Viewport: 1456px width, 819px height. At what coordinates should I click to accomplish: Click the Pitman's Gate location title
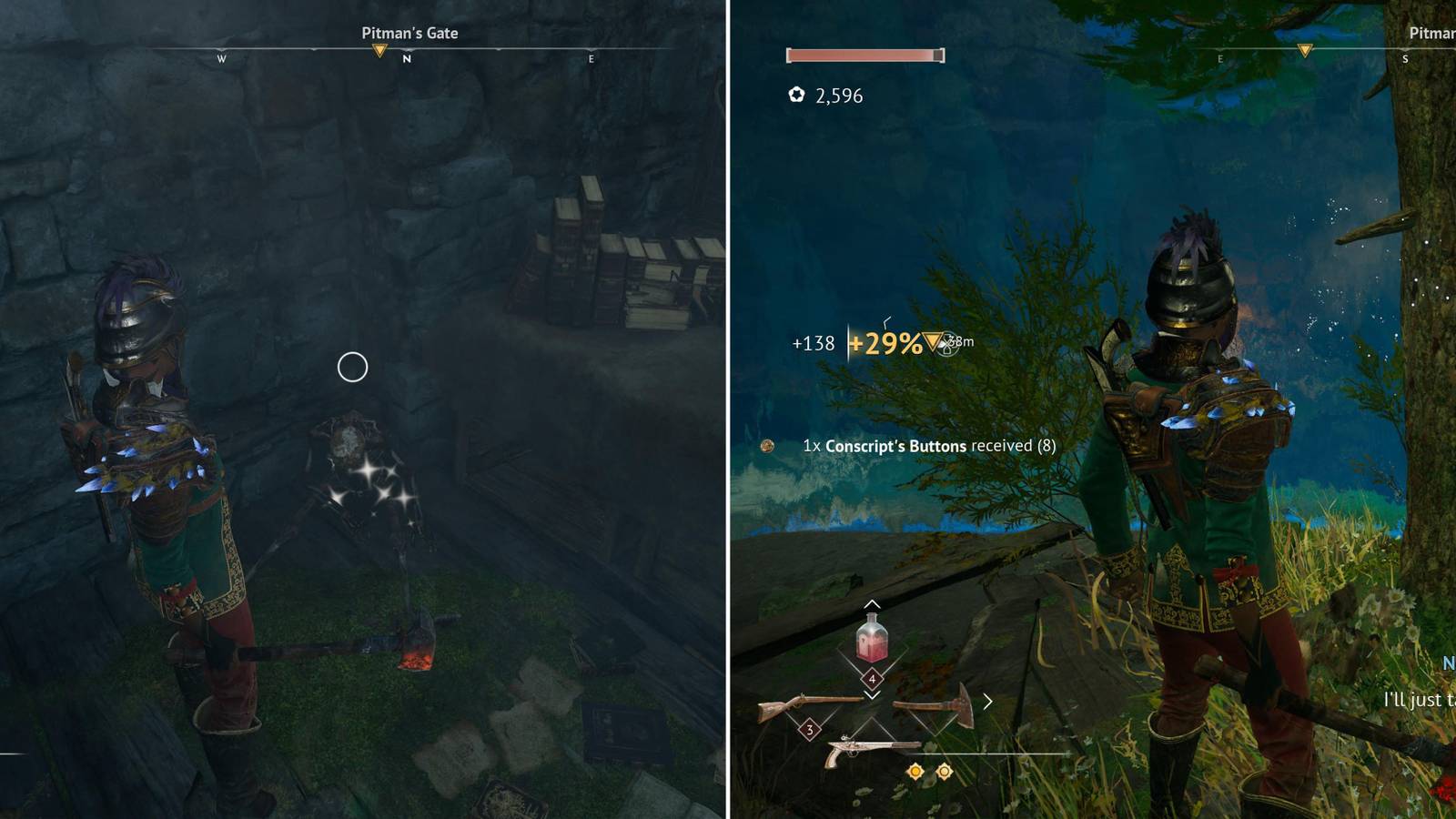(410, 32)
